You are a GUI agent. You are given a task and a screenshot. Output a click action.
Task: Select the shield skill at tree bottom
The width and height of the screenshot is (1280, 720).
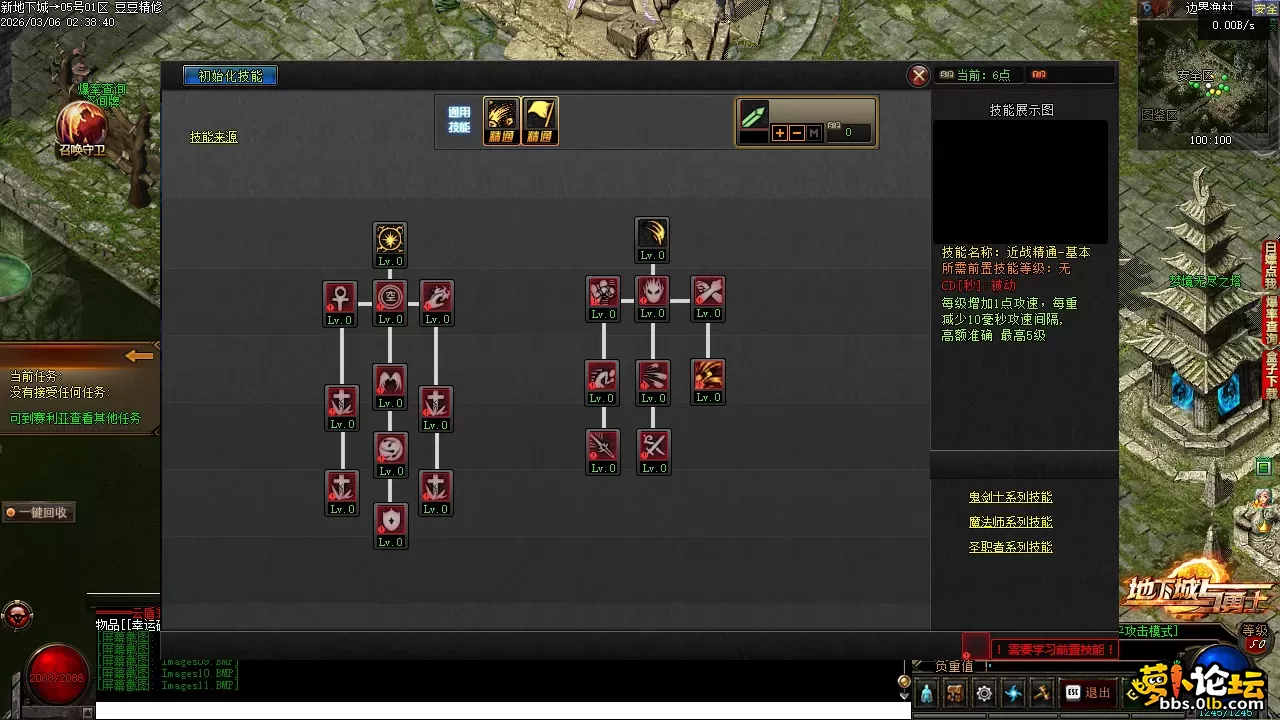click(x=390, y=520)
